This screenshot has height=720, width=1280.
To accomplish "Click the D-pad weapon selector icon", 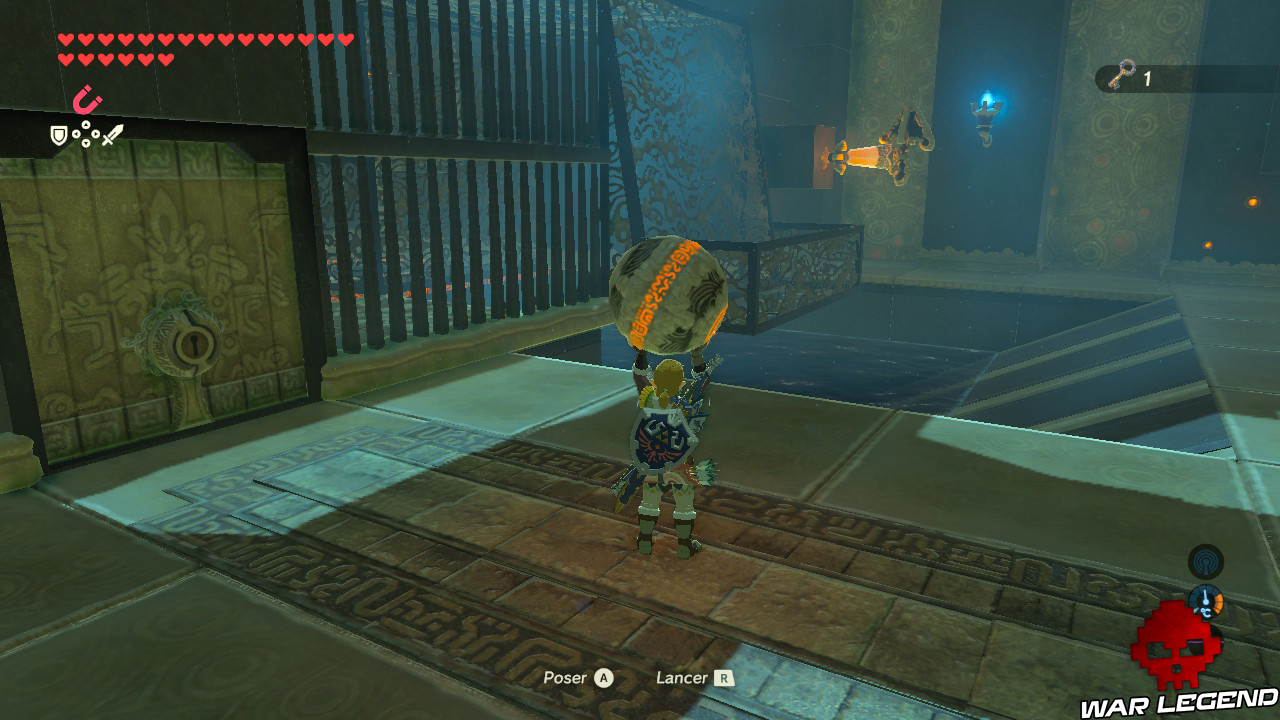I will click(x=85, y=132).
